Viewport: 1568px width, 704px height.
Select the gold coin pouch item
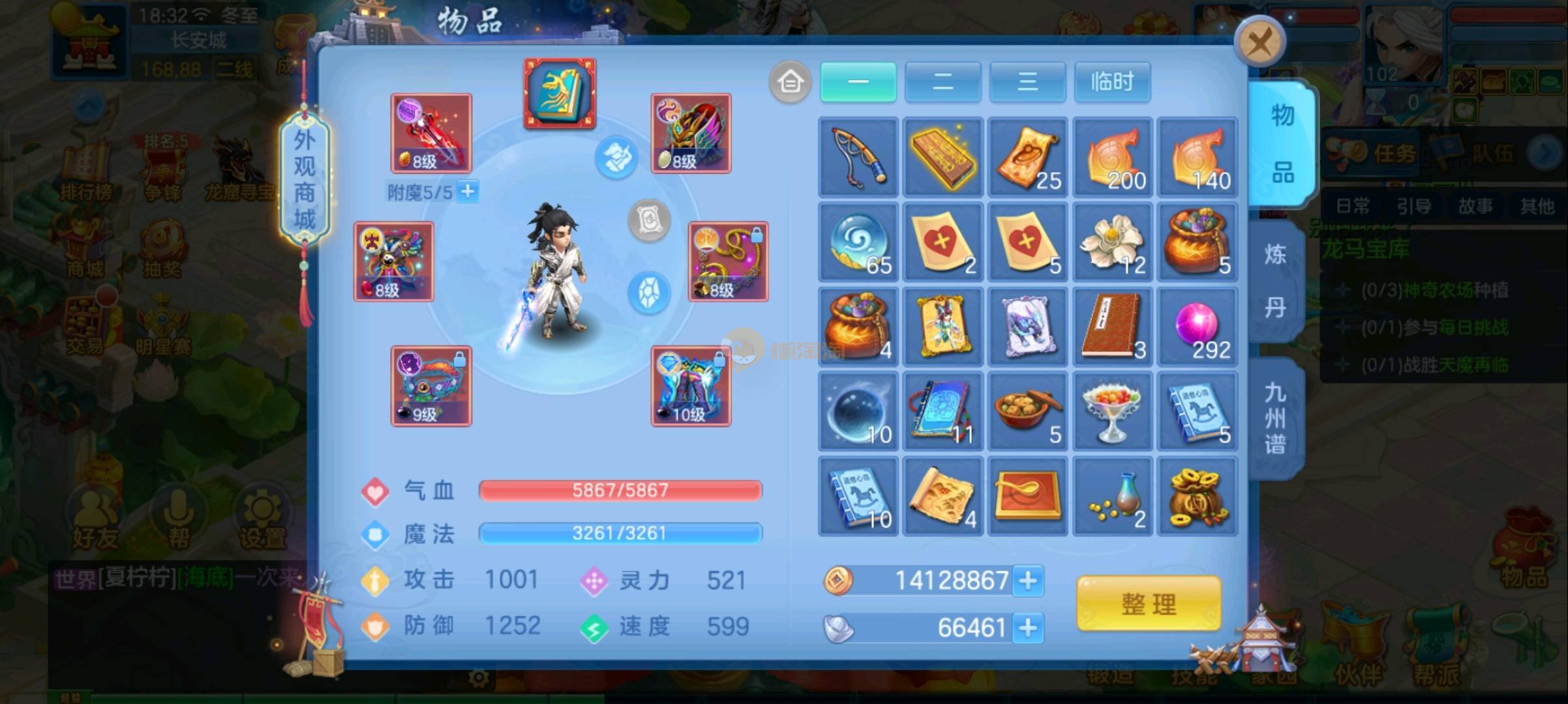[x=1197, y=496]
